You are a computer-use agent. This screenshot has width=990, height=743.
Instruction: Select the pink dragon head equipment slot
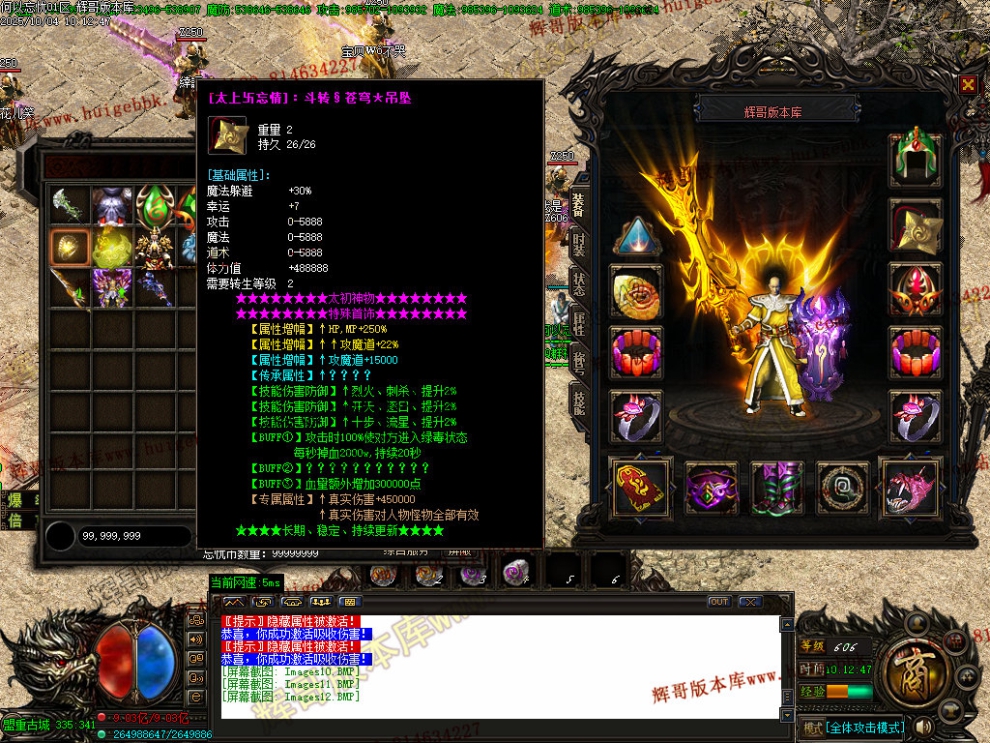click(x=910, y=488)
